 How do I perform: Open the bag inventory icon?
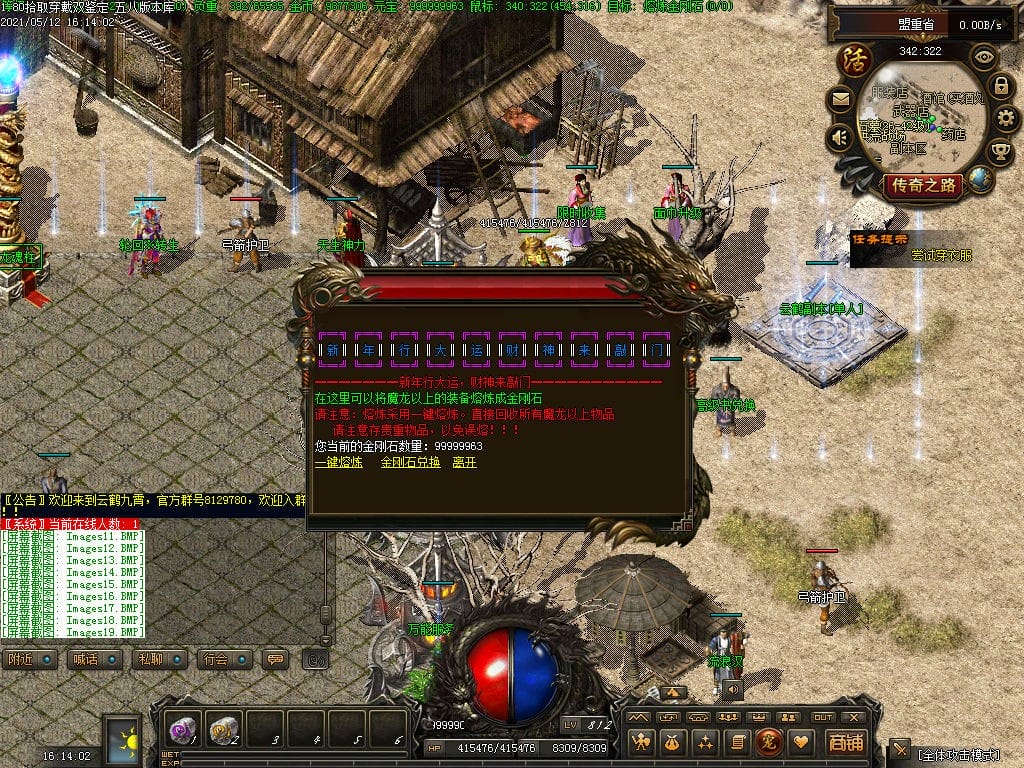point(673,742)
